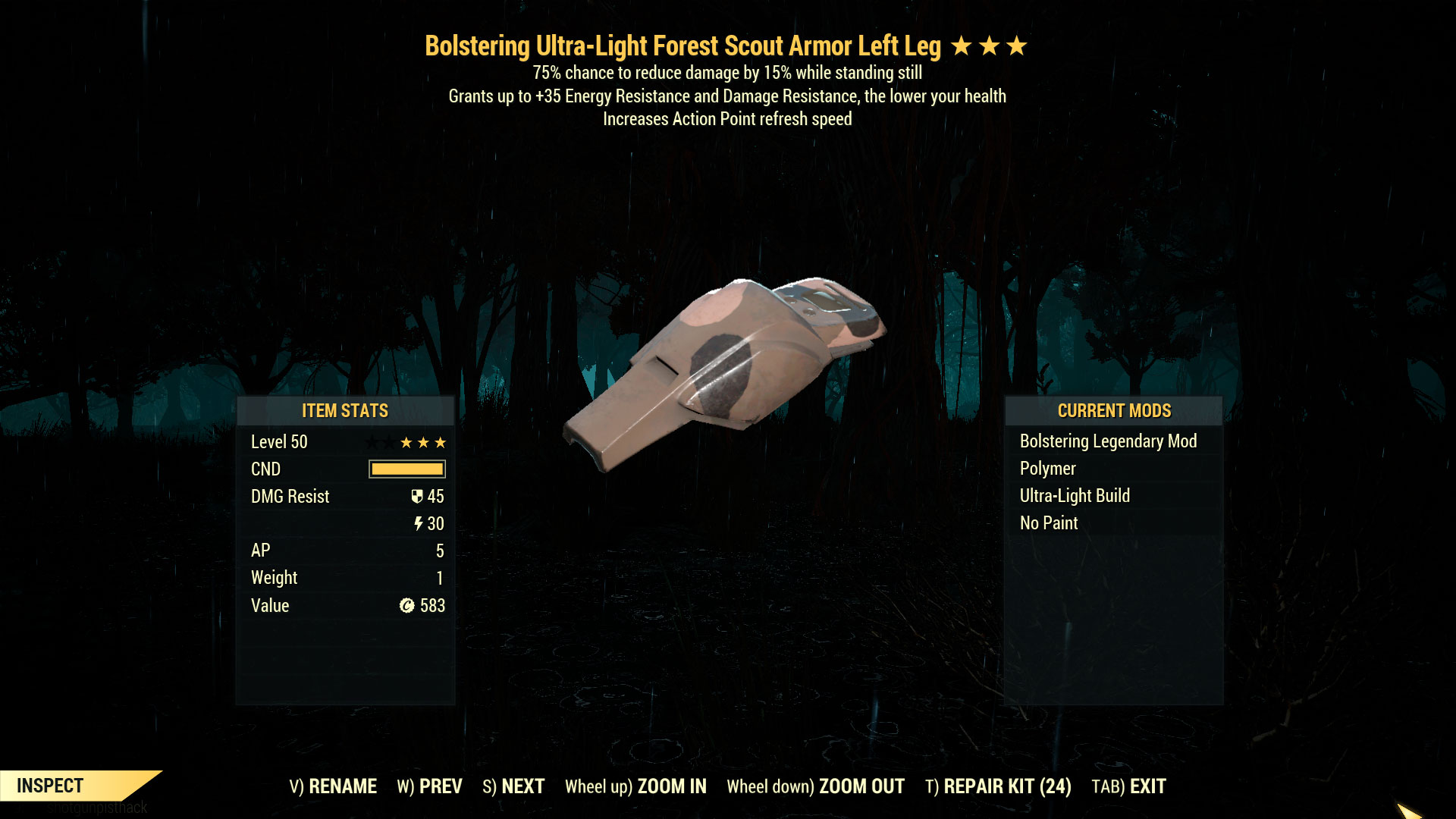Select the Polymer mod entry

(x=1047, y=469)
